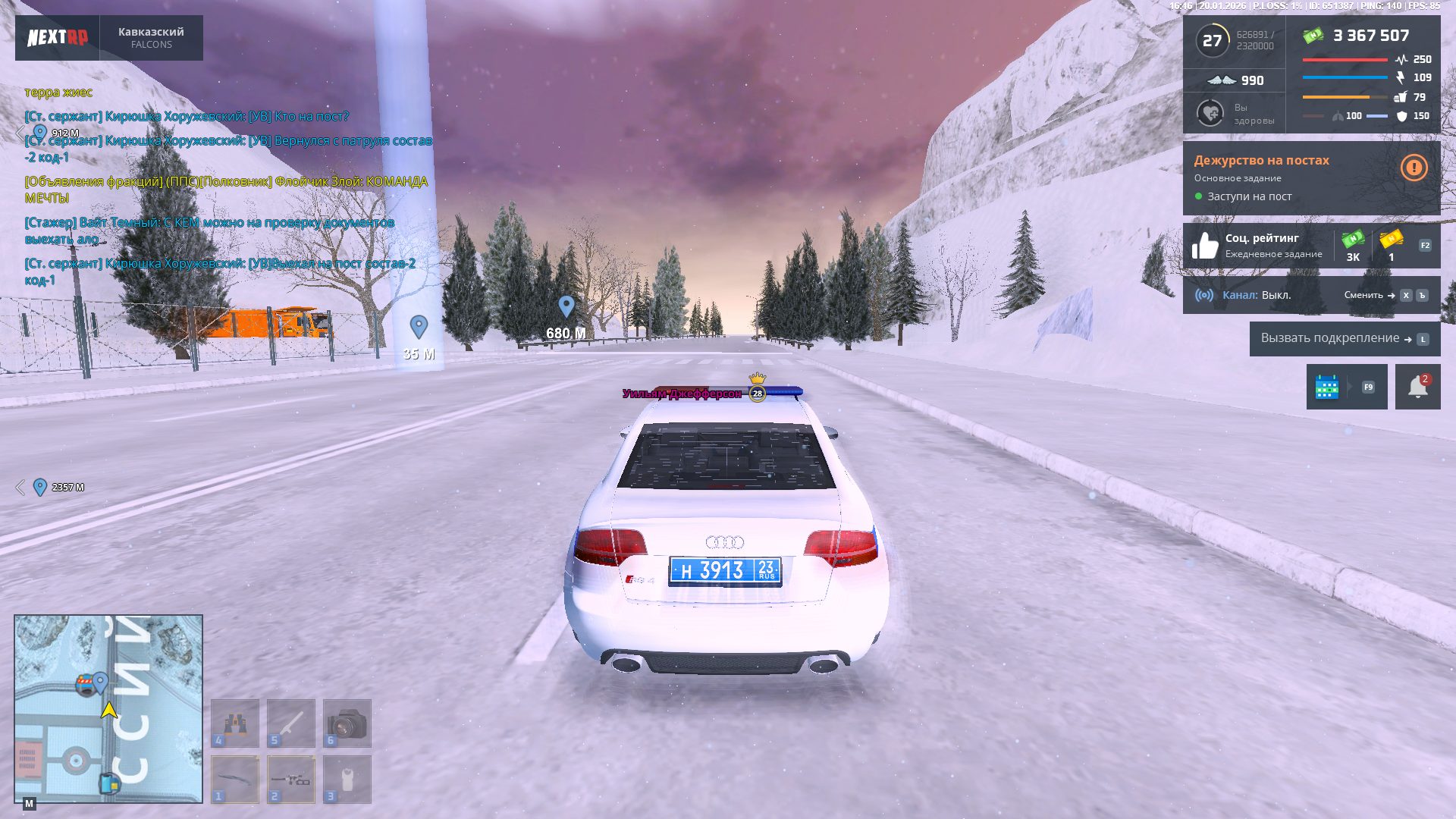Click the roadblock post marker on minimap
The image size is (1456, 819).
[86, 686]
